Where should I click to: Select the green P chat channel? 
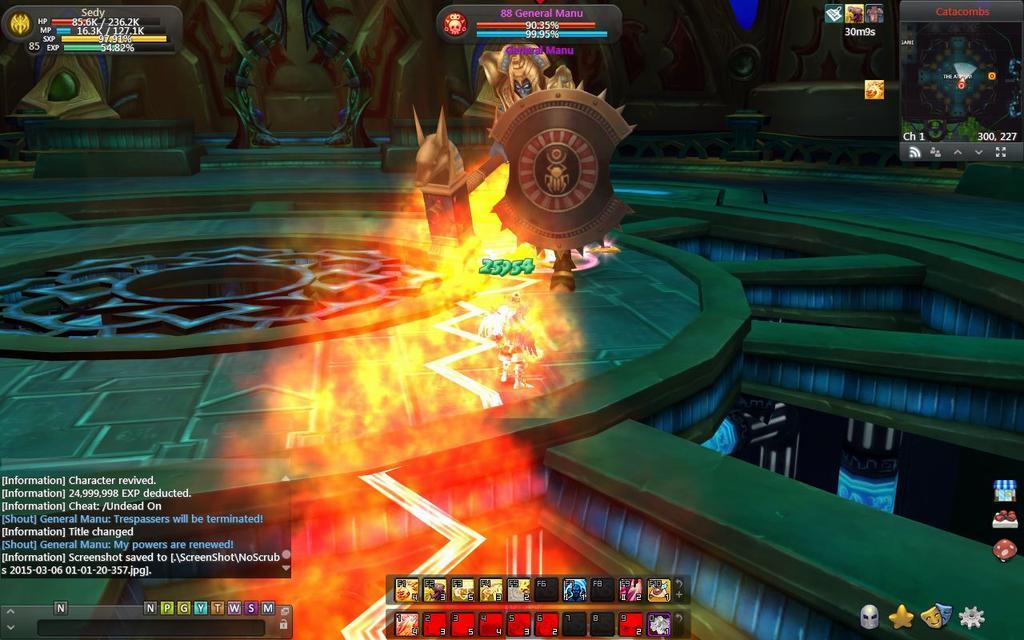point(167,607)
